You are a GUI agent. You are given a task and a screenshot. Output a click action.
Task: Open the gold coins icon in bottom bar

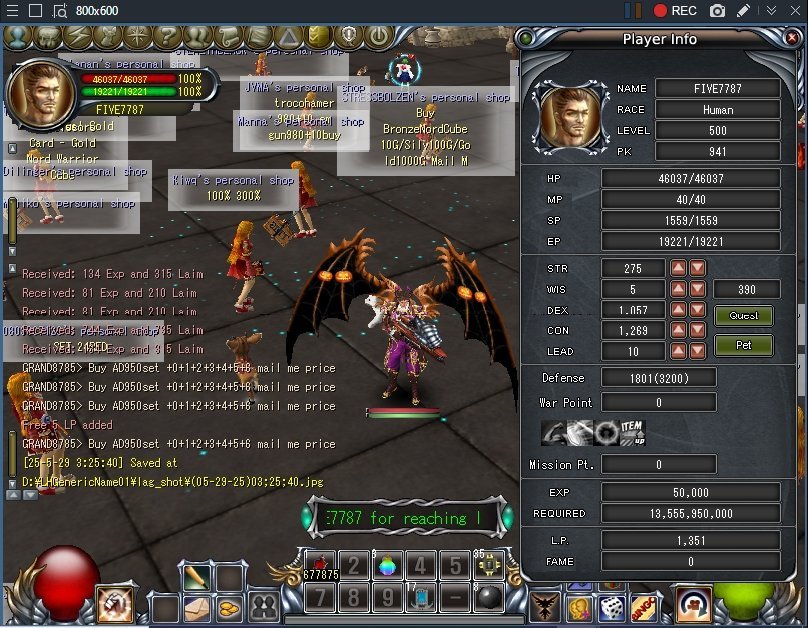coord(229,607)
